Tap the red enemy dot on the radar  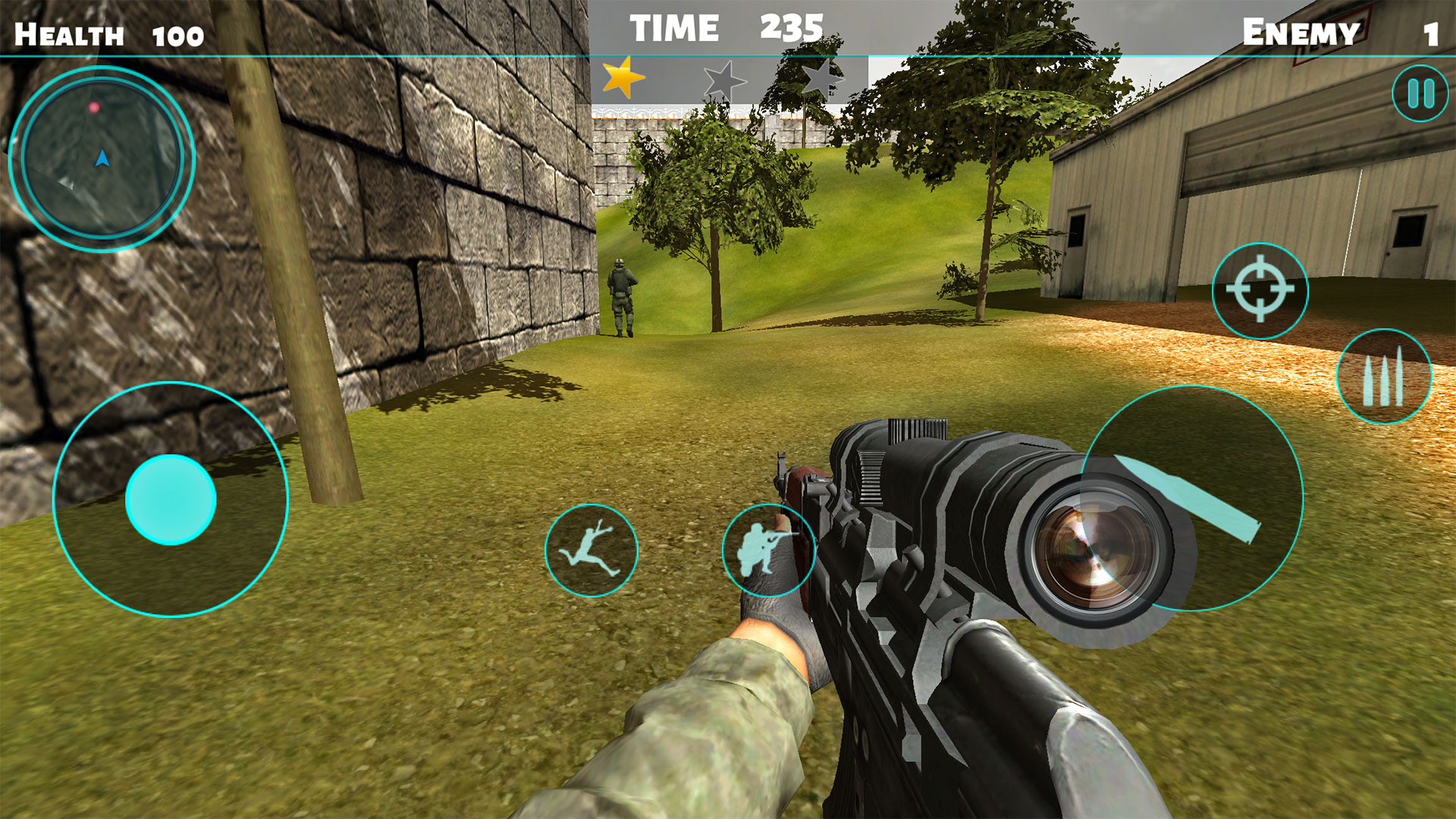coord(94,107)
